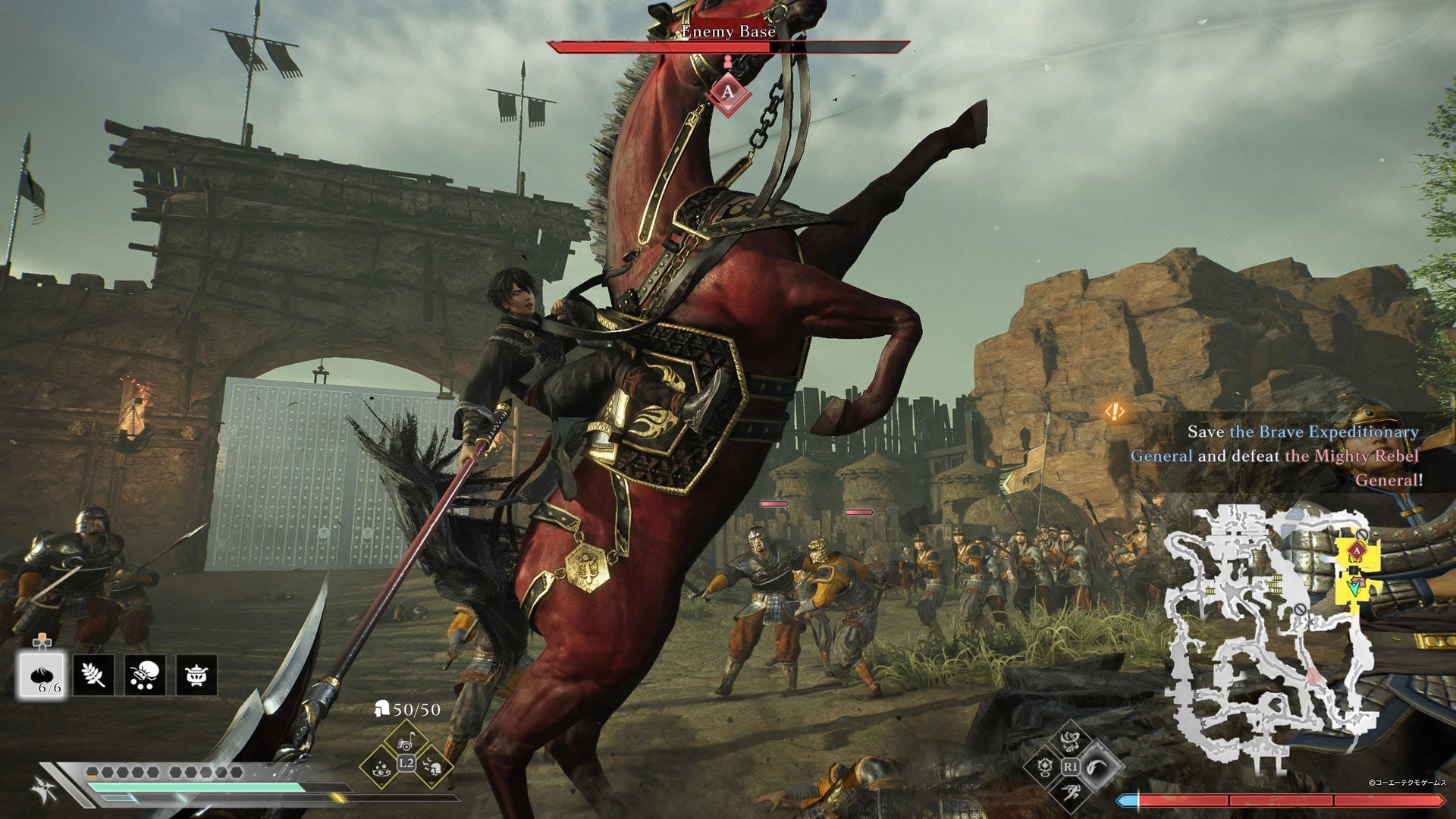This screenshot has height=819, width=1456.
Task: Select the incense burner item icon
Action: pyautogui.click(x=195, y=675)
